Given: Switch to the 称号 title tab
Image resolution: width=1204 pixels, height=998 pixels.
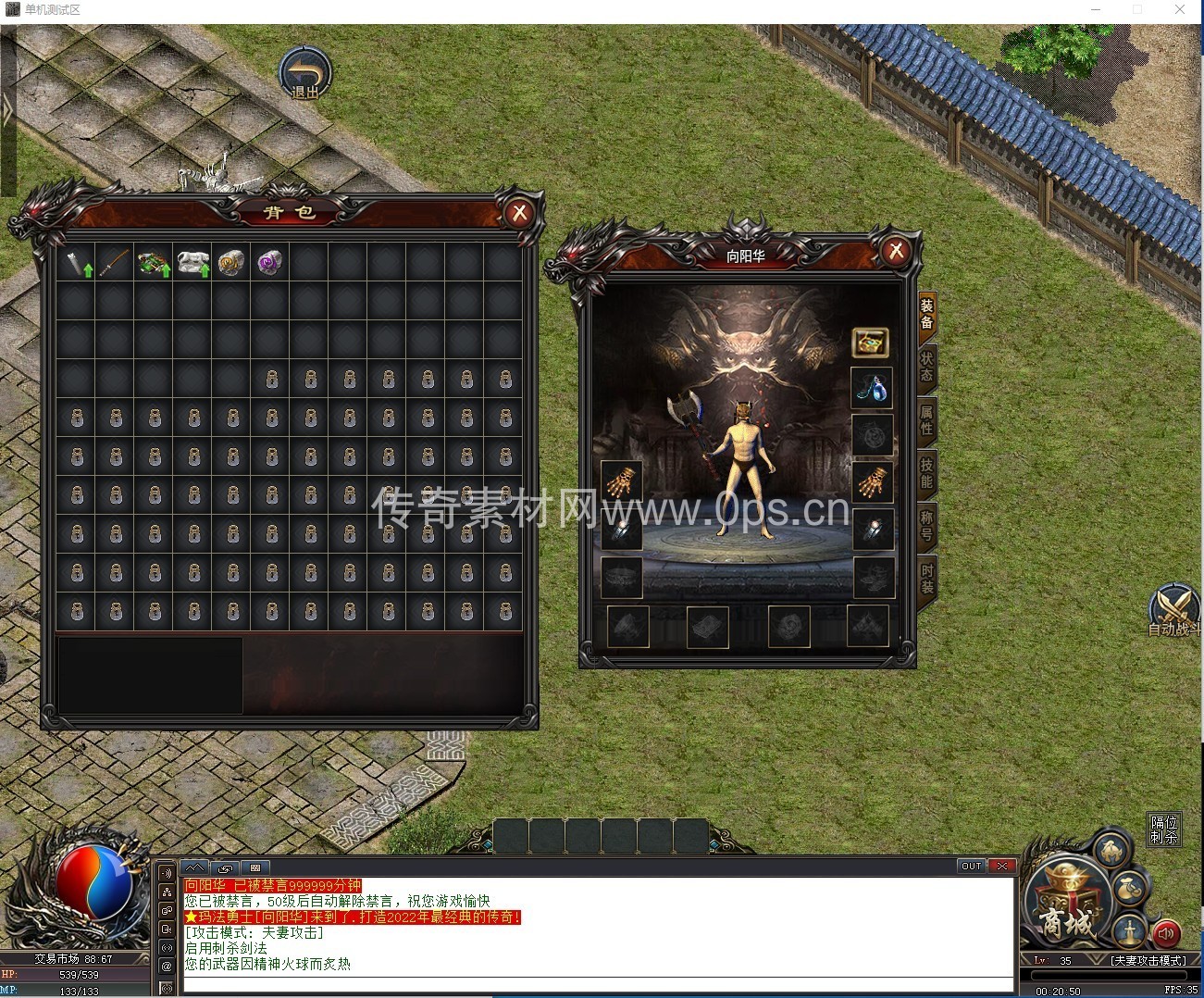Looking at the screenshot, I should (926, 525).
